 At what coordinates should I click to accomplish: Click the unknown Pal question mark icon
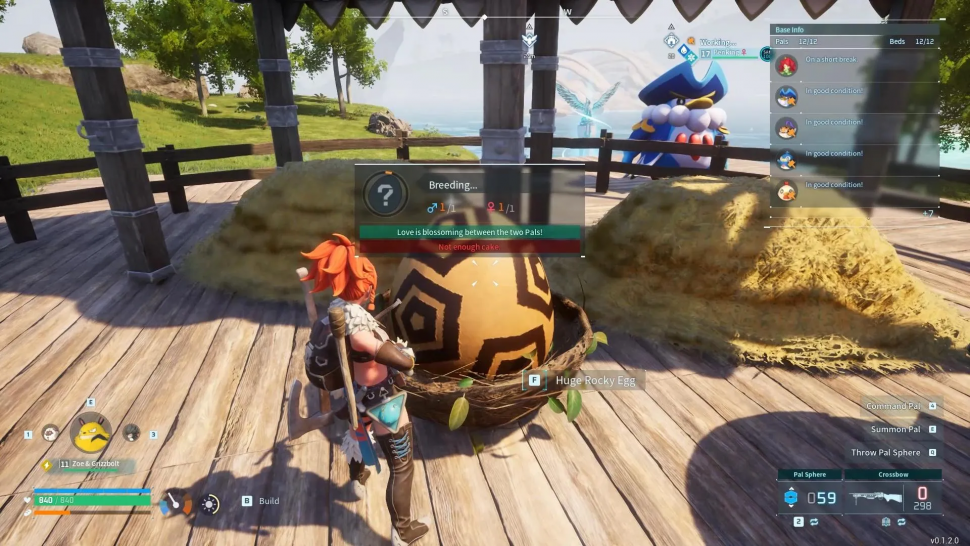(385, 194)
